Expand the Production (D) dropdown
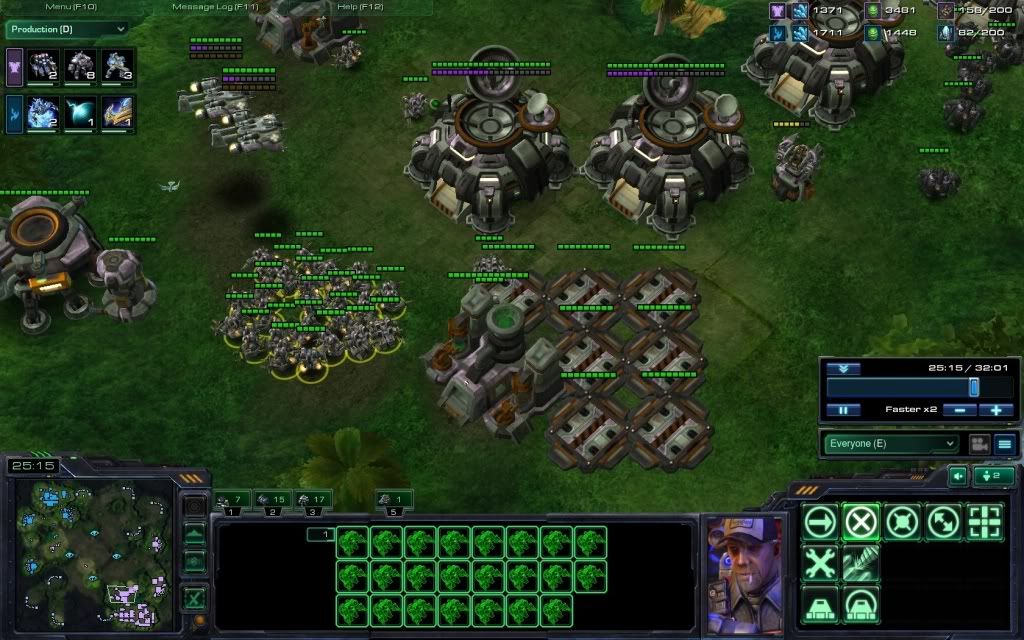Image resolution: width=1024 pixels, height=640 pixels. click(68, 29)
